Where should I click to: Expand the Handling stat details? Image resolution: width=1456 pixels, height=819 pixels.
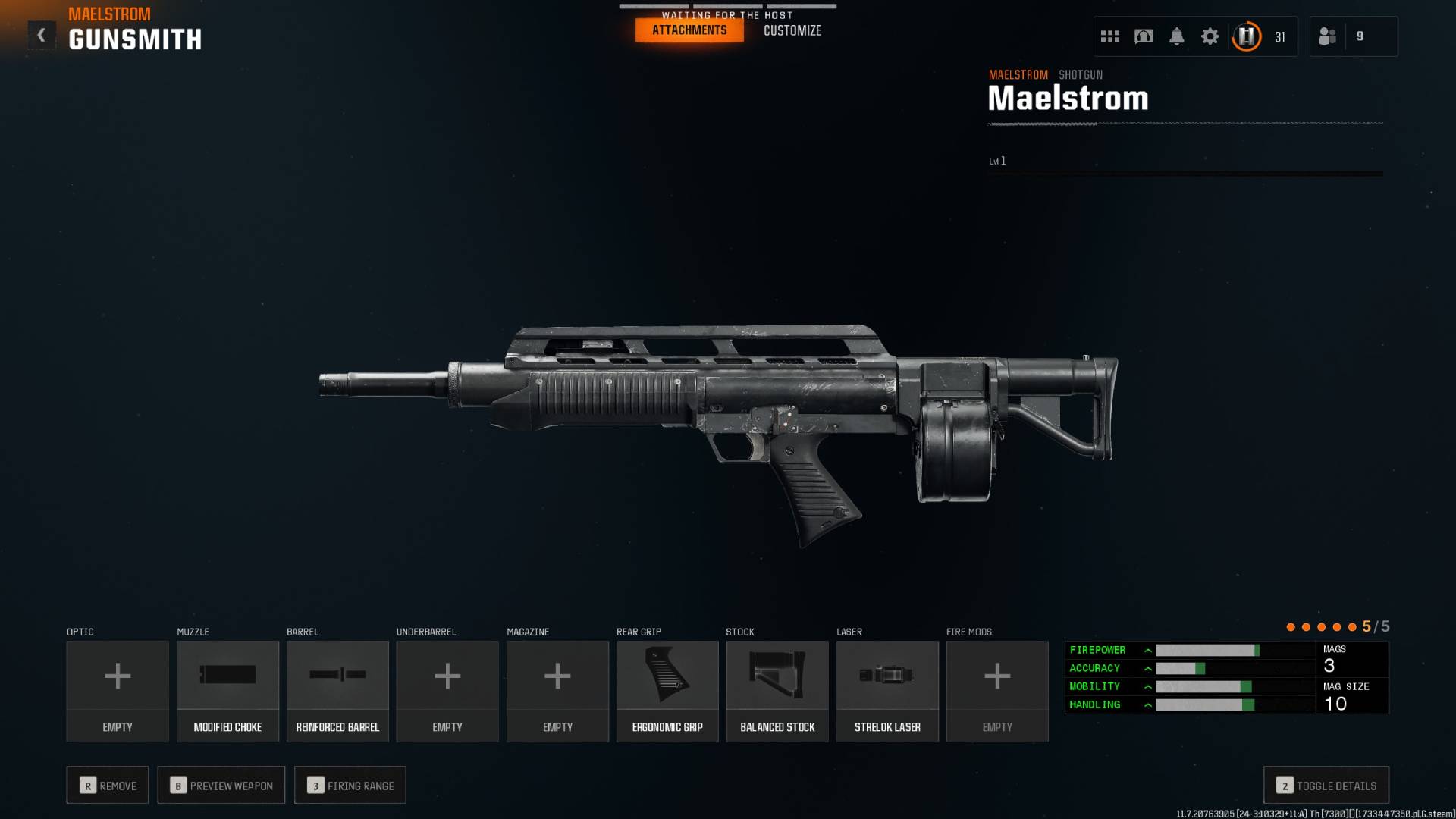[1149, 704]
